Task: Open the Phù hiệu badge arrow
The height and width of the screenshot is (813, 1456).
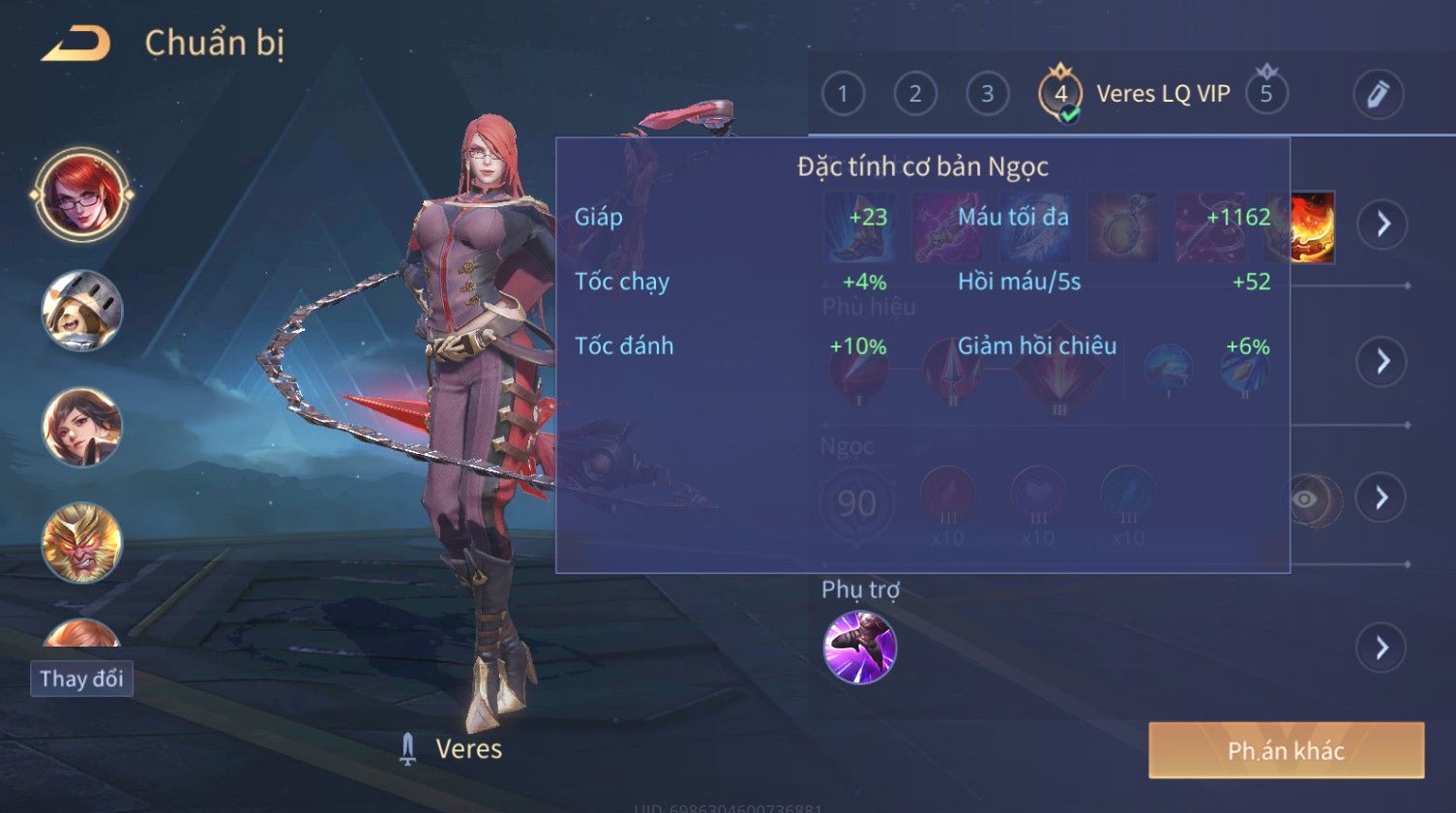Action: (1382, 361)
